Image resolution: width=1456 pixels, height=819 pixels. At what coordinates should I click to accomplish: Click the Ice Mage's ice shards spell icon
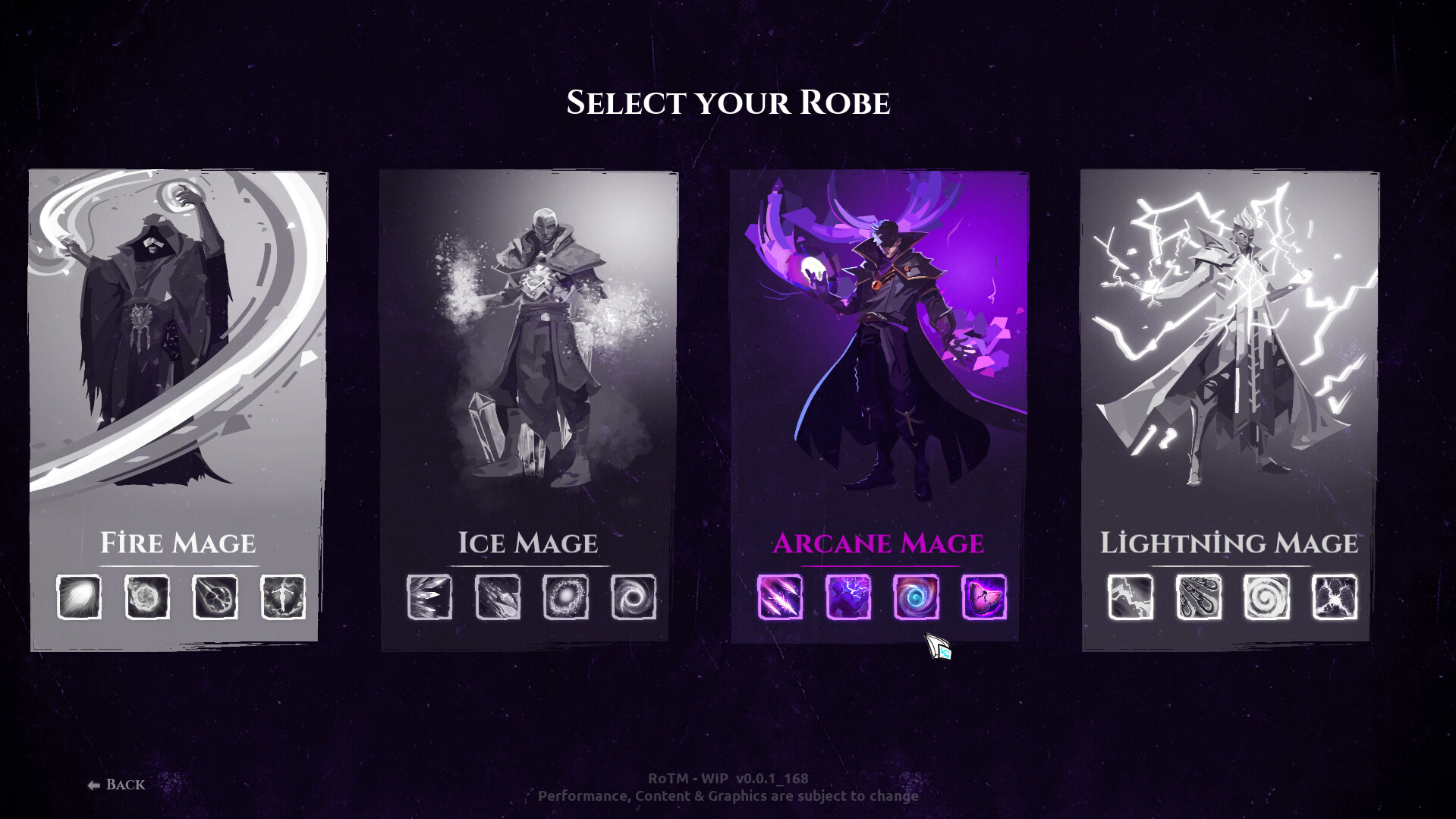click(429, 596)
